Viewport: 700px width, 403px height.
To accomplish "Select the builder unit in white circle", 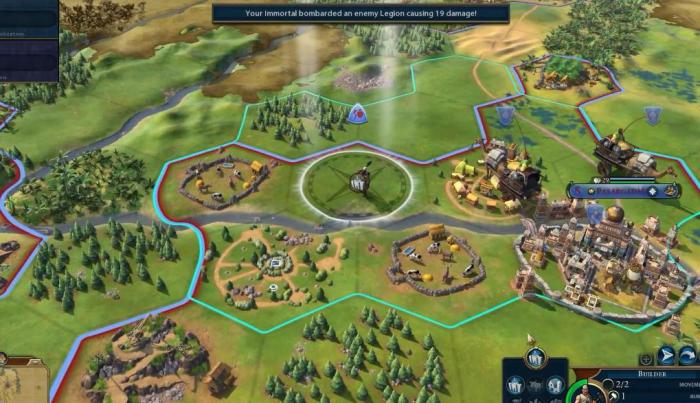I will click(357, 182).
